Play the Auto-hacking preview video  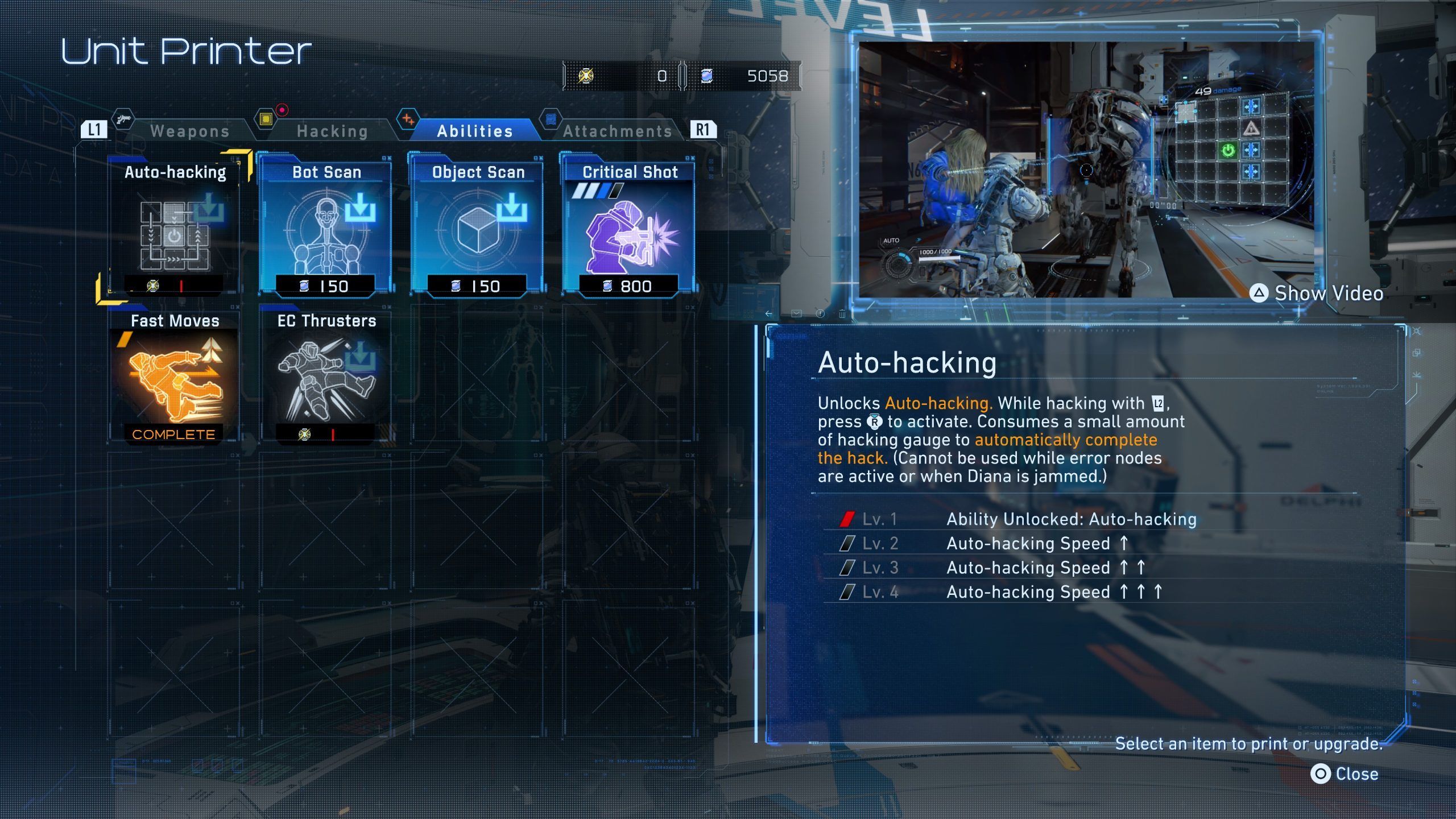(x=1316, y=293)
